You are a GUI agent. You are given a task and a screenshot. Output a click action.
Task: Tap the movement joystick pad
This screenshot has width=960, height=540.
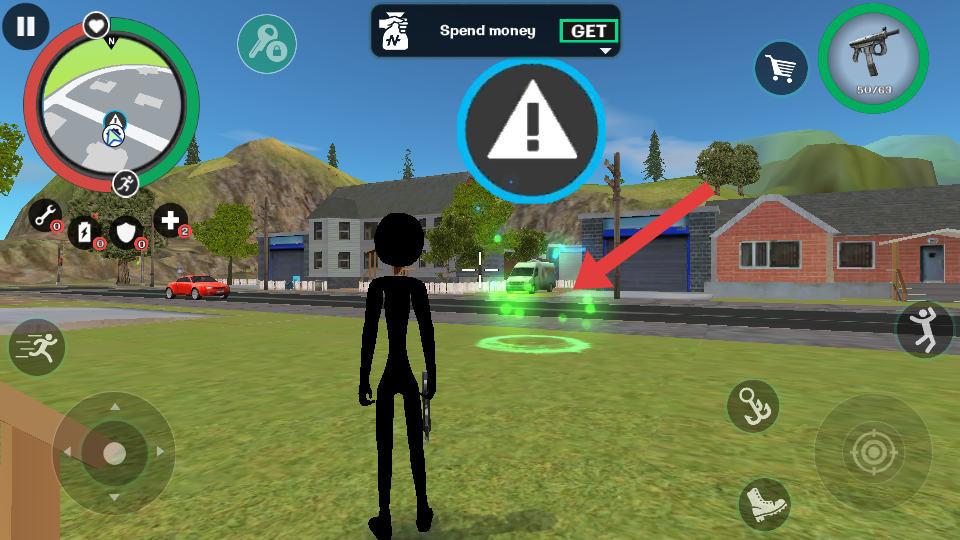[114, 453]
